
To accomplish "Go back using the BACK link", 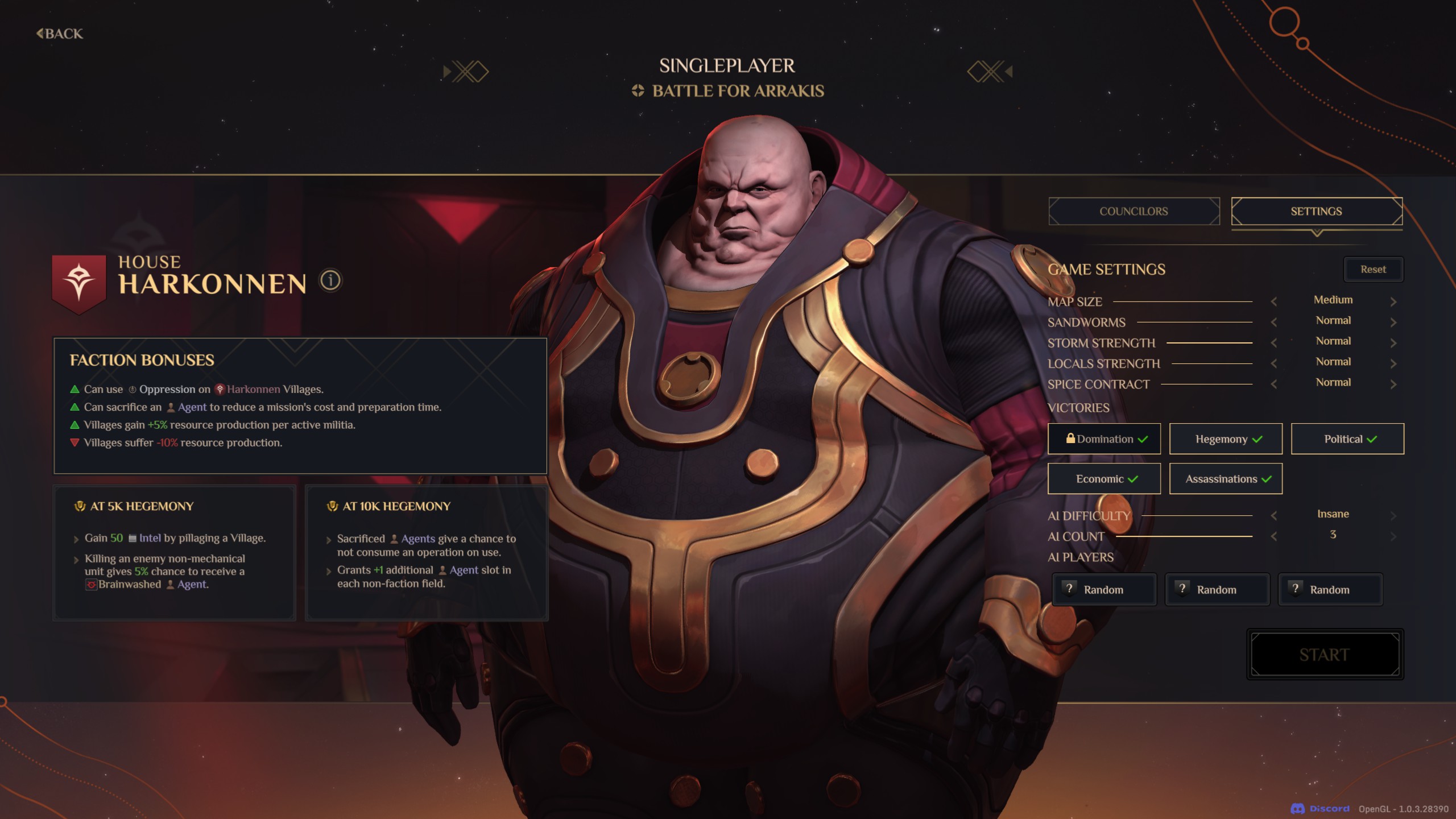I will [59, 34].
